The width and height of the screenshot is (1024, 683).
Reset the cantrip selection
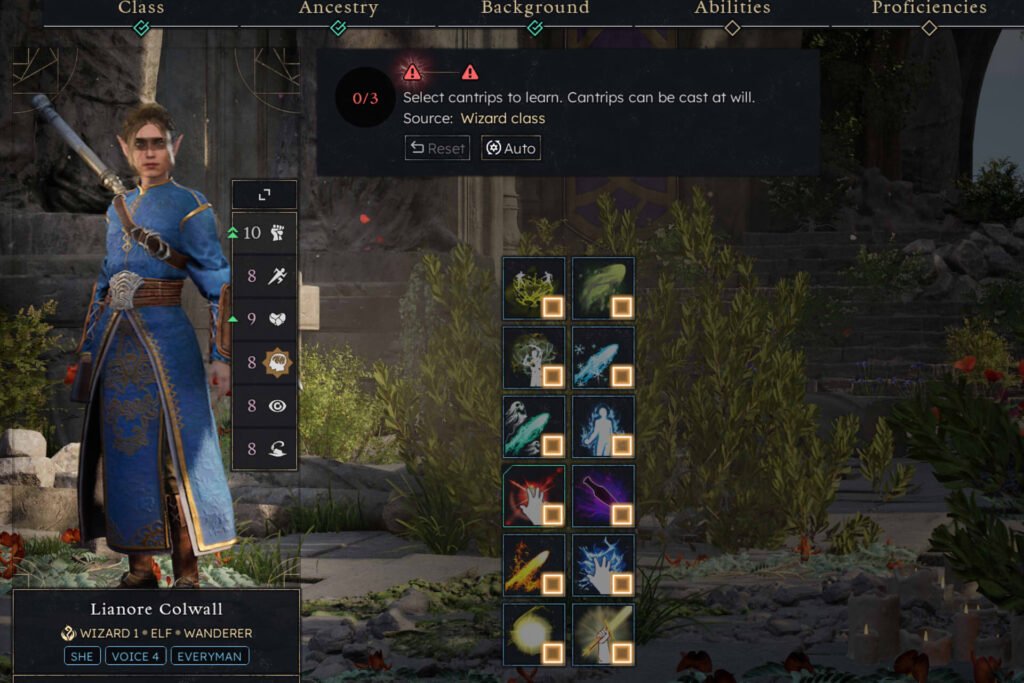pyautogui.click(x=437, y=148)
